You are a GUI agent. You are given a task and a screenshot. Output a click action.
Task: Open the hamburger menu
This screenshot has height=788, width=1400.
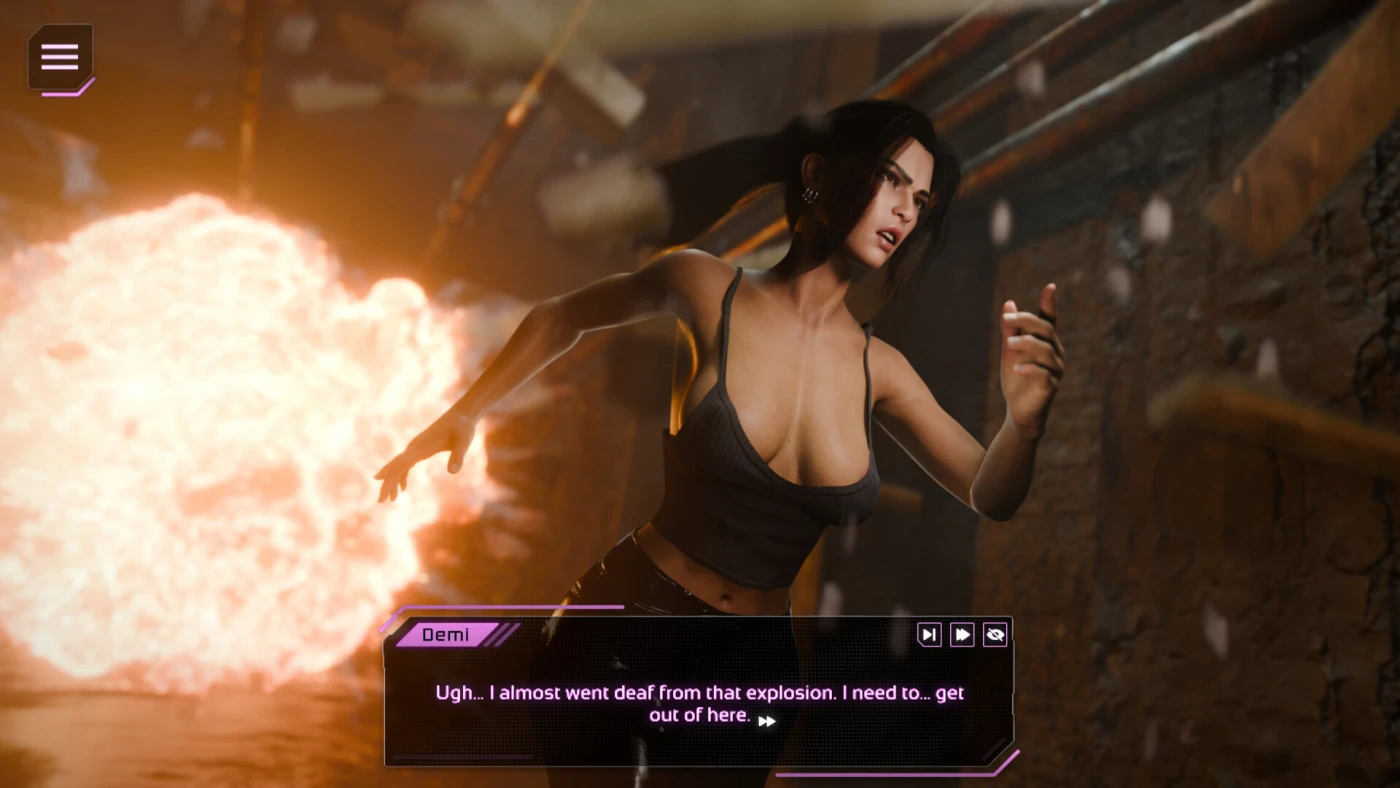click(x=60, y=57)
